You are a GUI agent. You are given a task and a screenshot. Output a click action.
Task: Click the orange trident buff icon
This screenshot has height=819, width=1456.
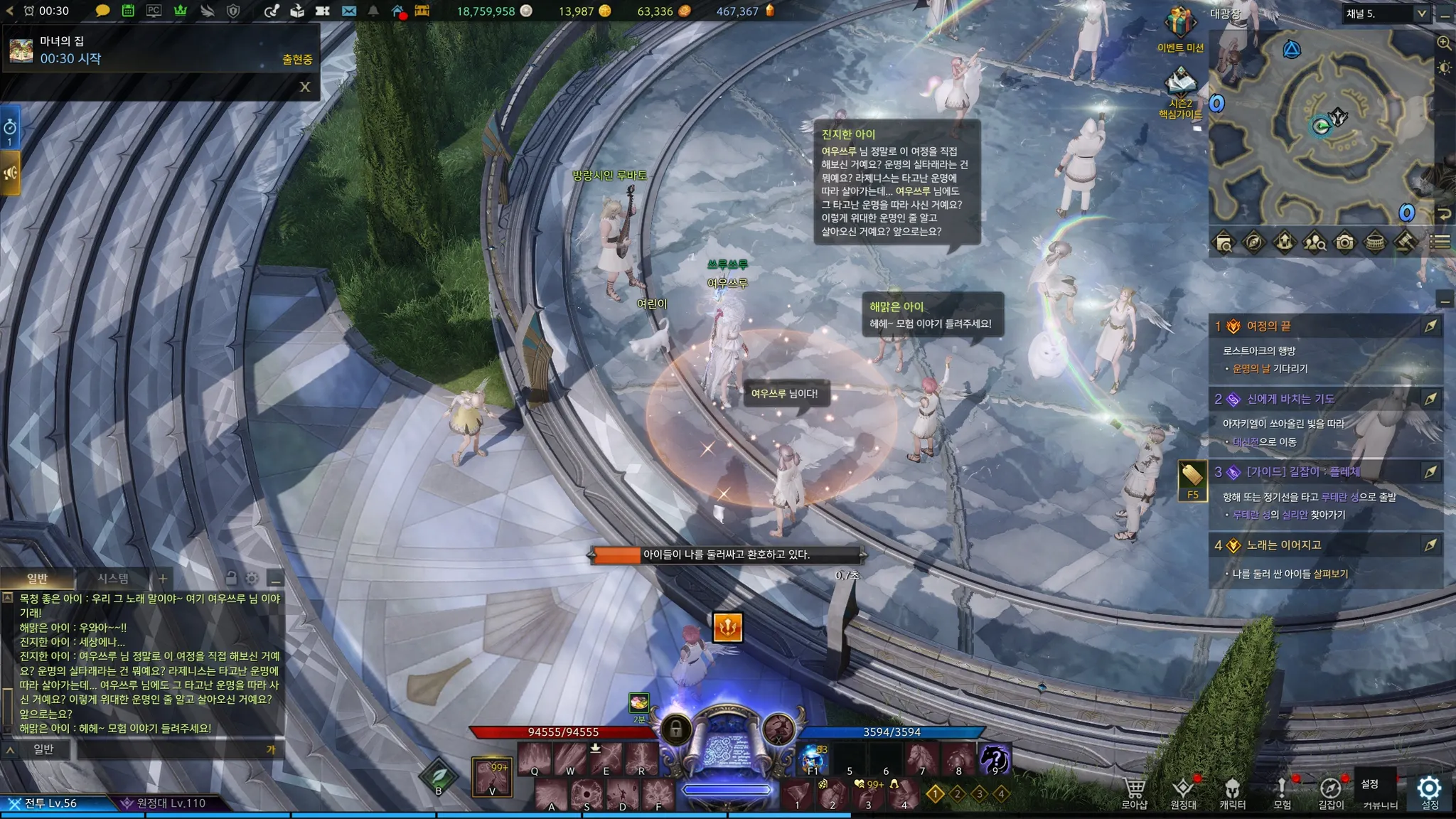coord(727,627)
